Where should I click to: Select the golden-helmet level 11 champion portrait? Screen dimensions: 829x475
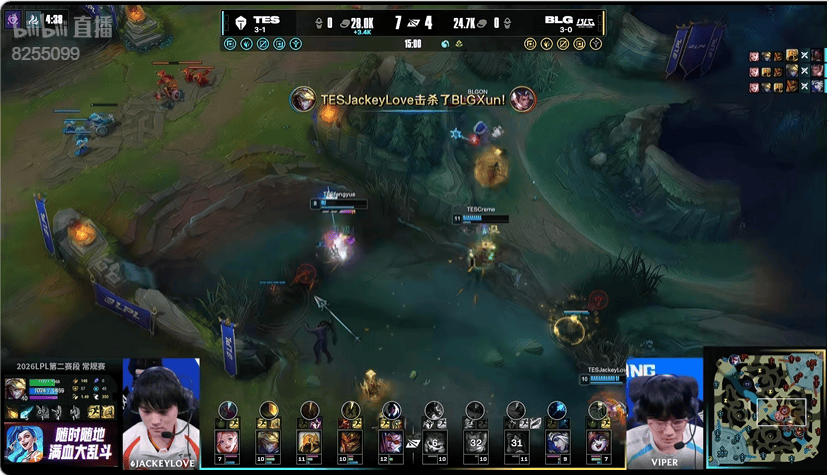(x=308, y=442)
